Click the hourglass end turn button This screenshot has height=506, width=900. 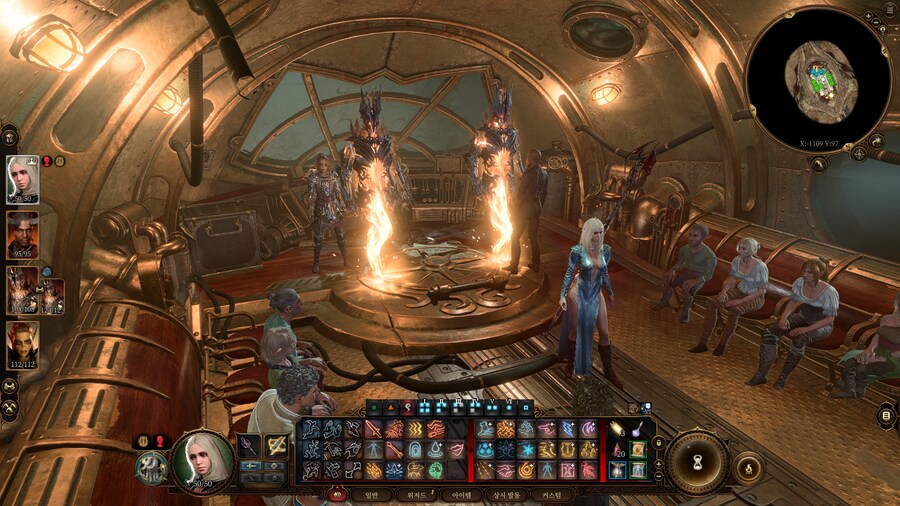coord(697,461)
